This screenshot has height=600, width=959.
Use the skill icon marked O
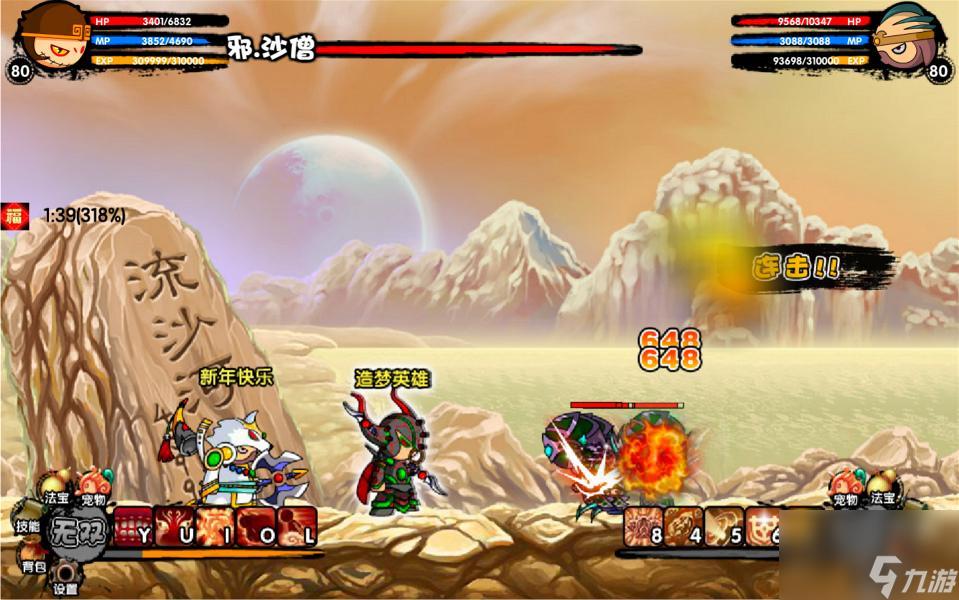(257, 526)
